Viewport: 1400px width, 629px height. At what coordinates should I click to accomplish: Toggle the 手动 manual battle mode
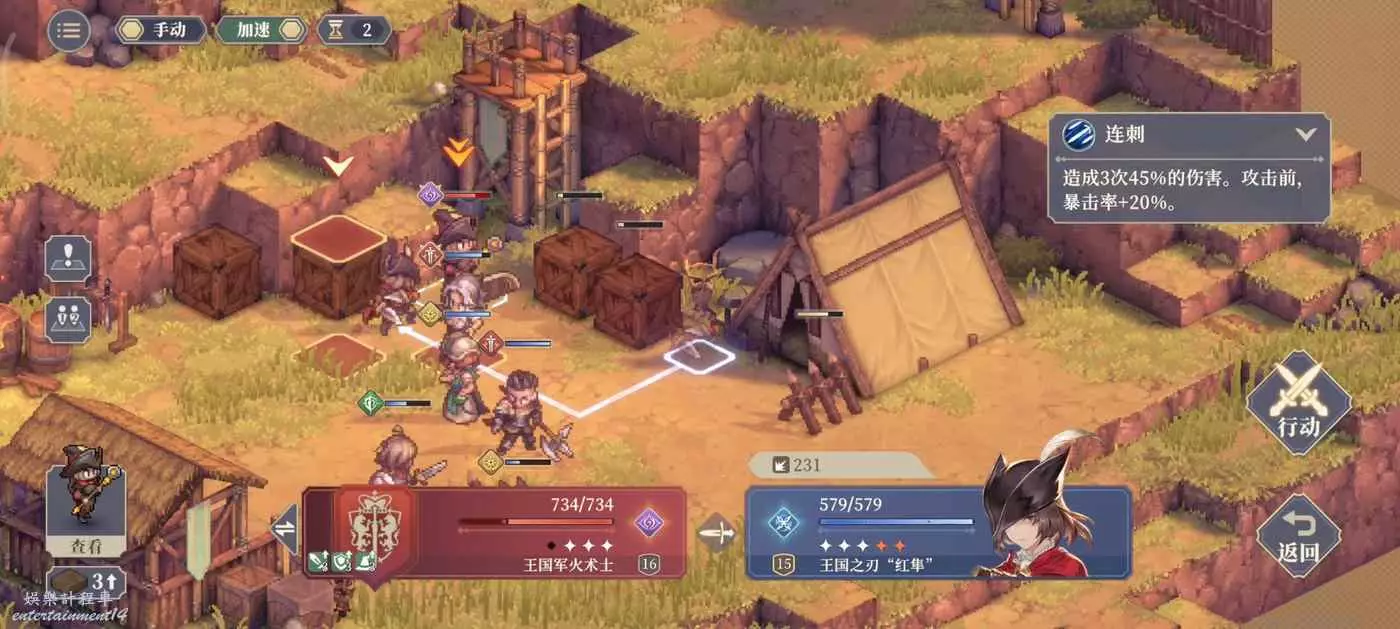point(161,30)
